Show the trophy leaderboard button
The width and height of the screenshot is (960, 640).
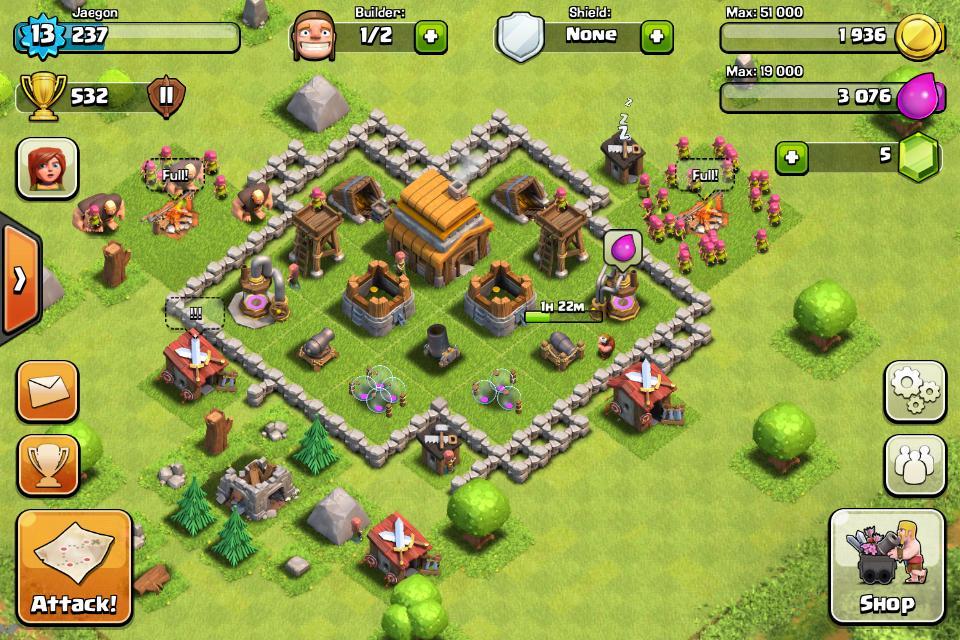[46, 465]
